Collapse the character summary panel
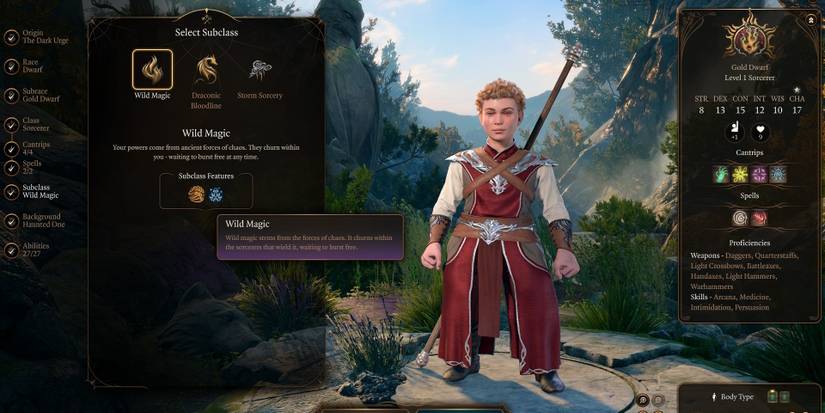 click(810, 20)
